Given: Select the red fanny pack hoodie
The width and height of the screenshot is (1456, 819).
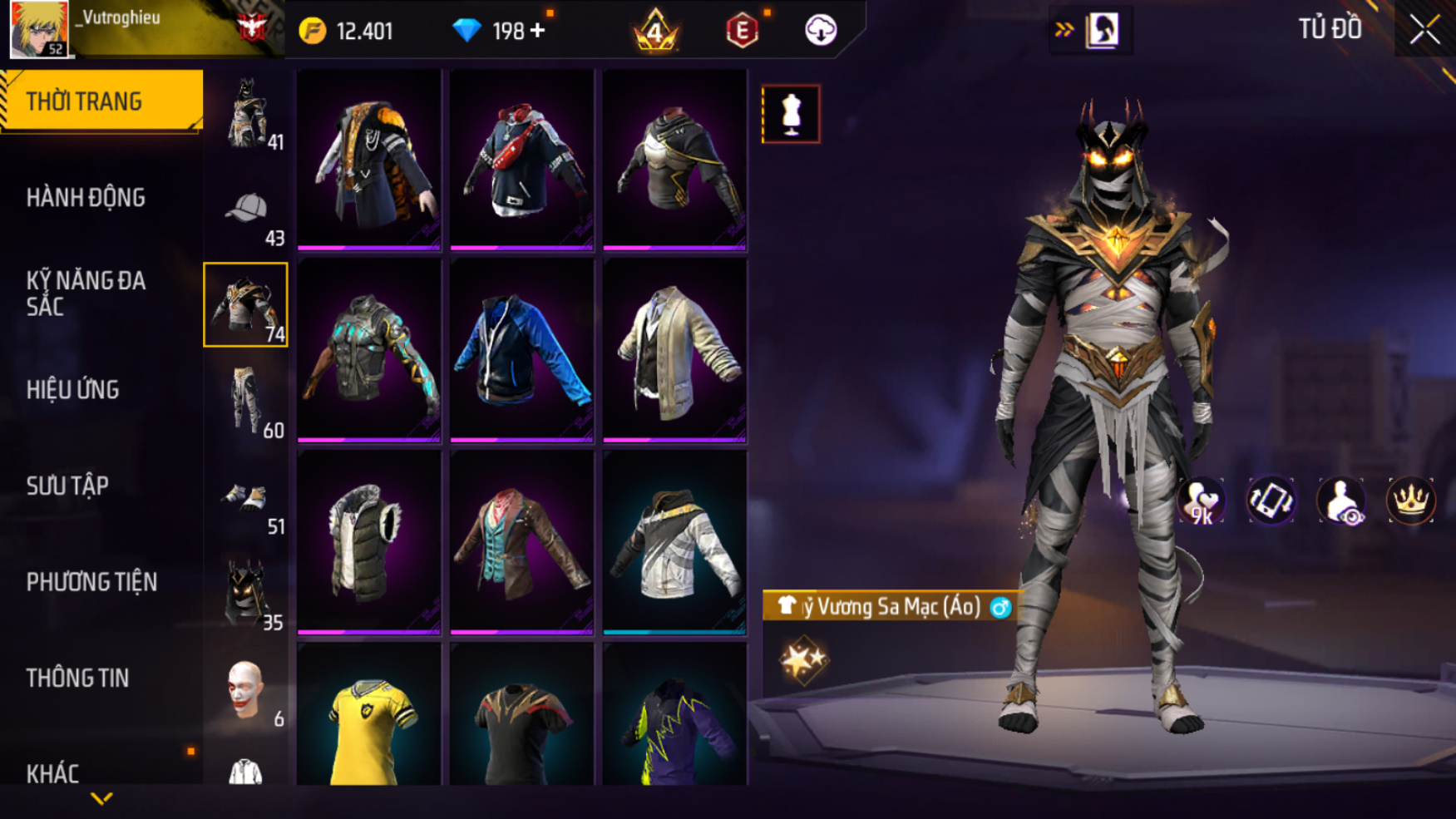Looking at the screenshot, I should coord(521,158).
